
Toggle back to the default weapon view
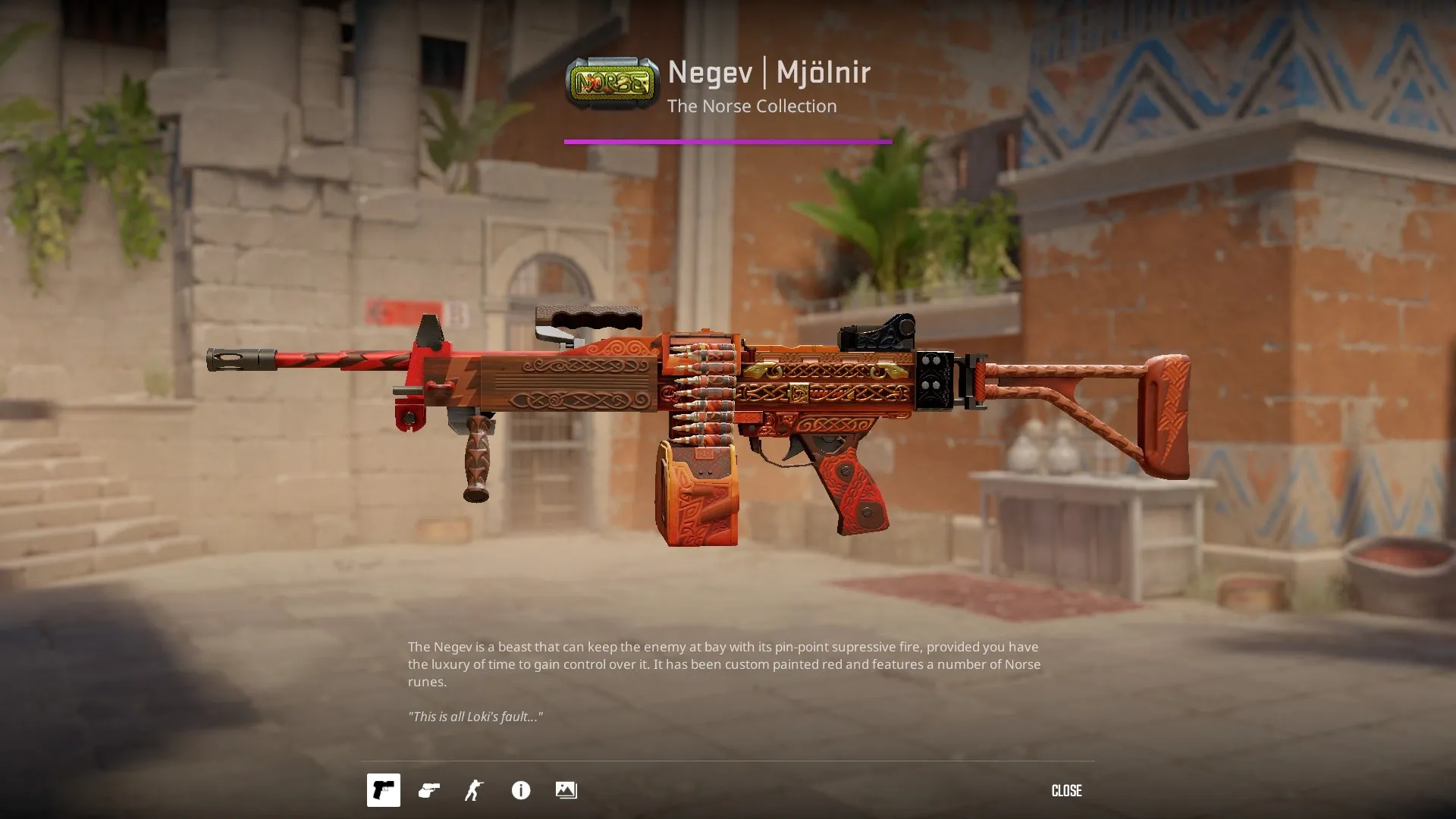click(x=383, y=790)
